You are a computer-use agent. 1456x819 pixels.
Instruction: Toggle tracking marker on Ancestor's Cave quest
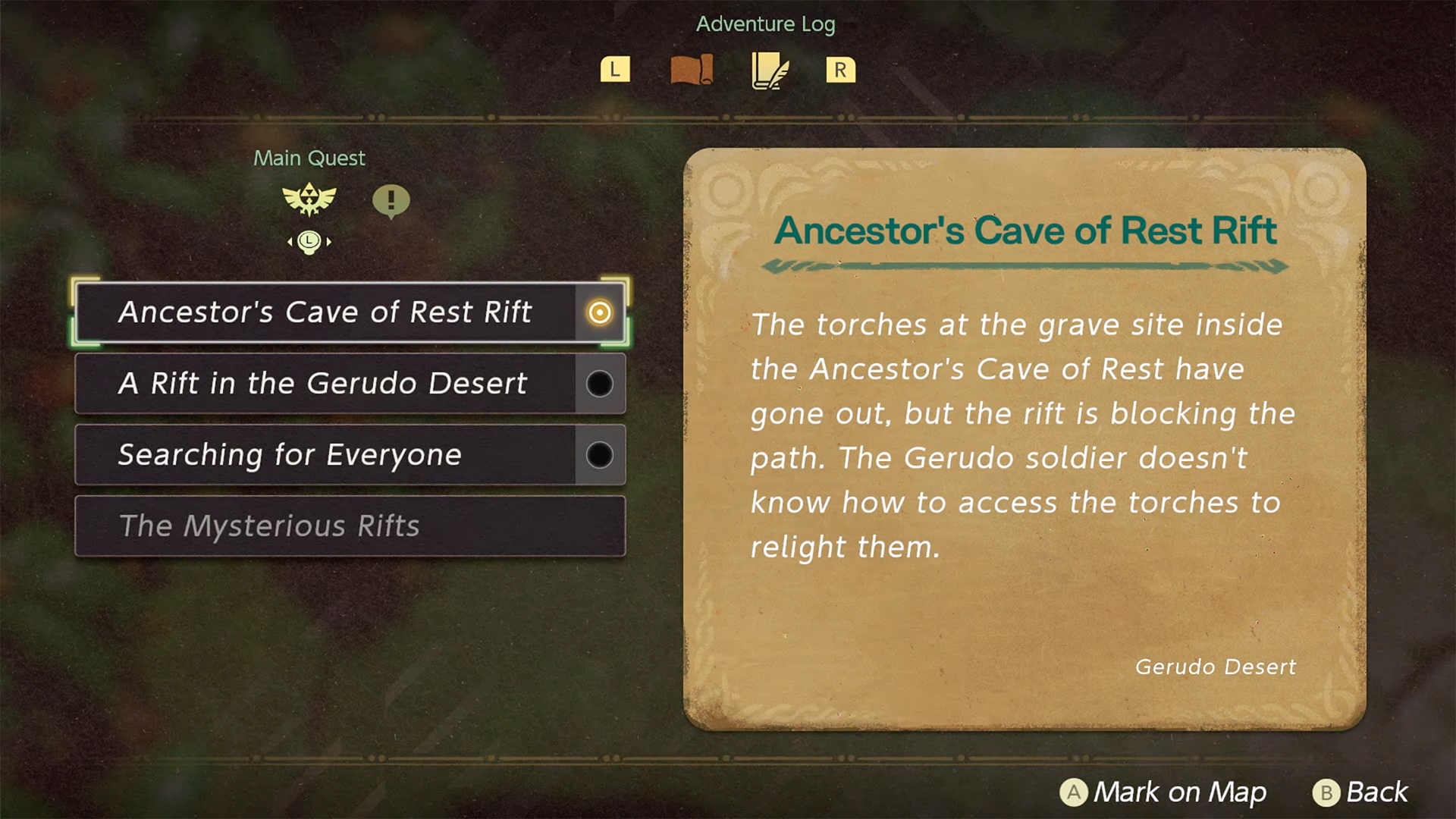tap(600, 312)
